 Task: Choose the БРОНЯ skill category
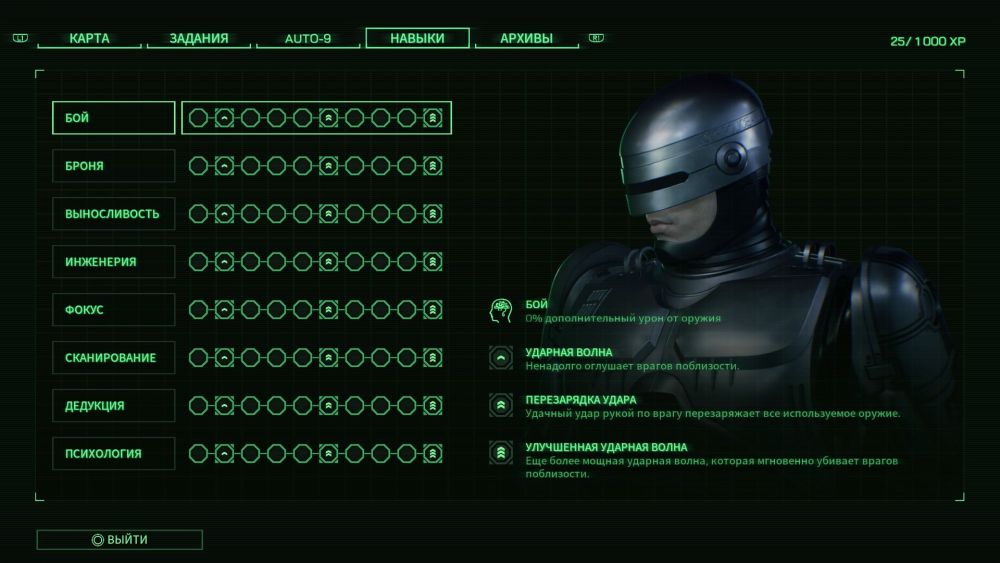coord(113,166)
